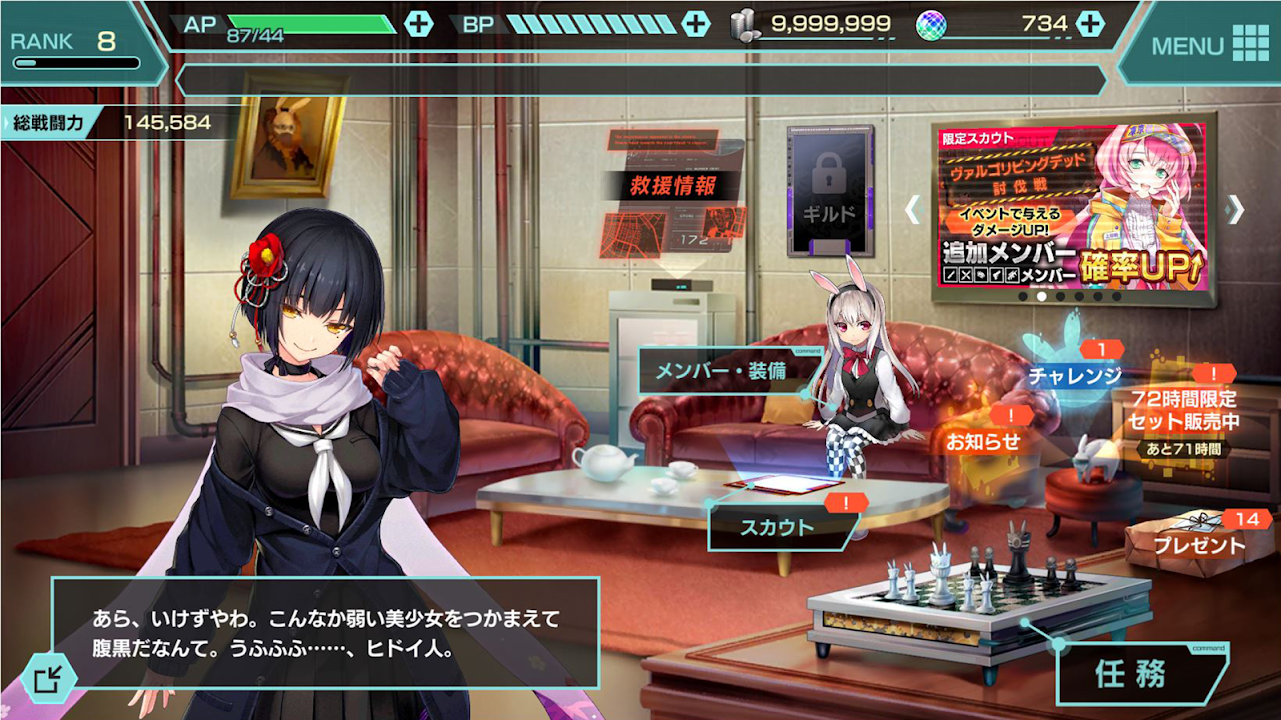Tap the locked ギルド guild panel
Viewport: 1281px width, 720px height.
[x=829, y=192]
